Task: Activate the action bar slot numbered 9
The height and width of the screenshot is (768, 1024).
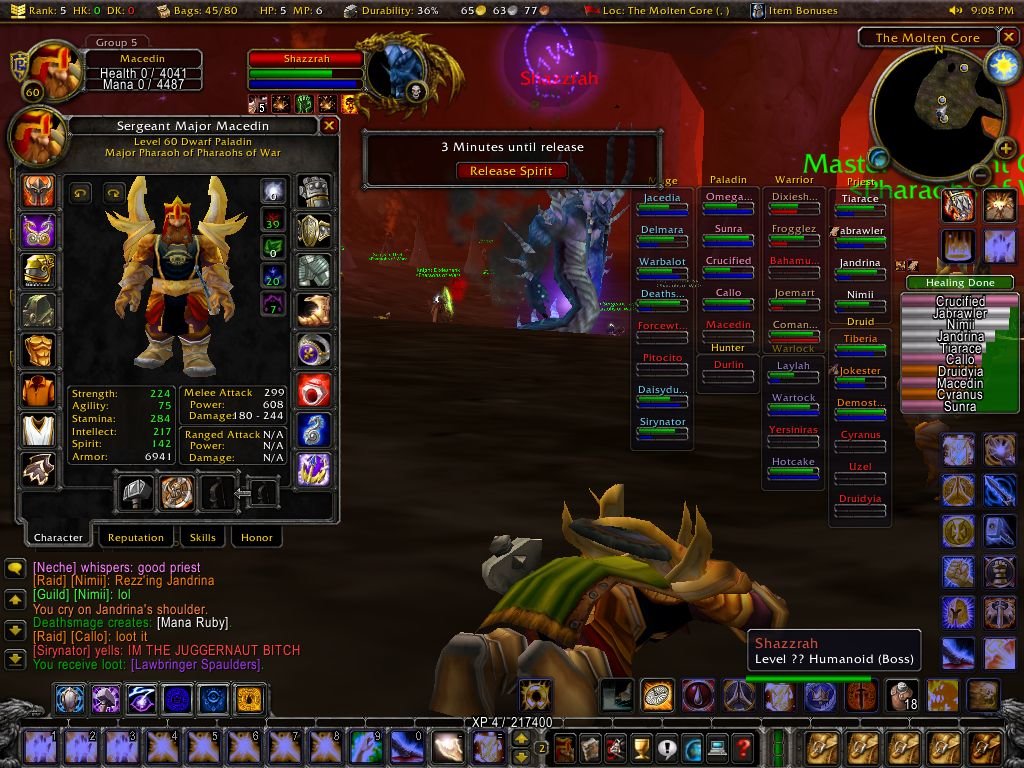Action: click(x=366, y=747)
